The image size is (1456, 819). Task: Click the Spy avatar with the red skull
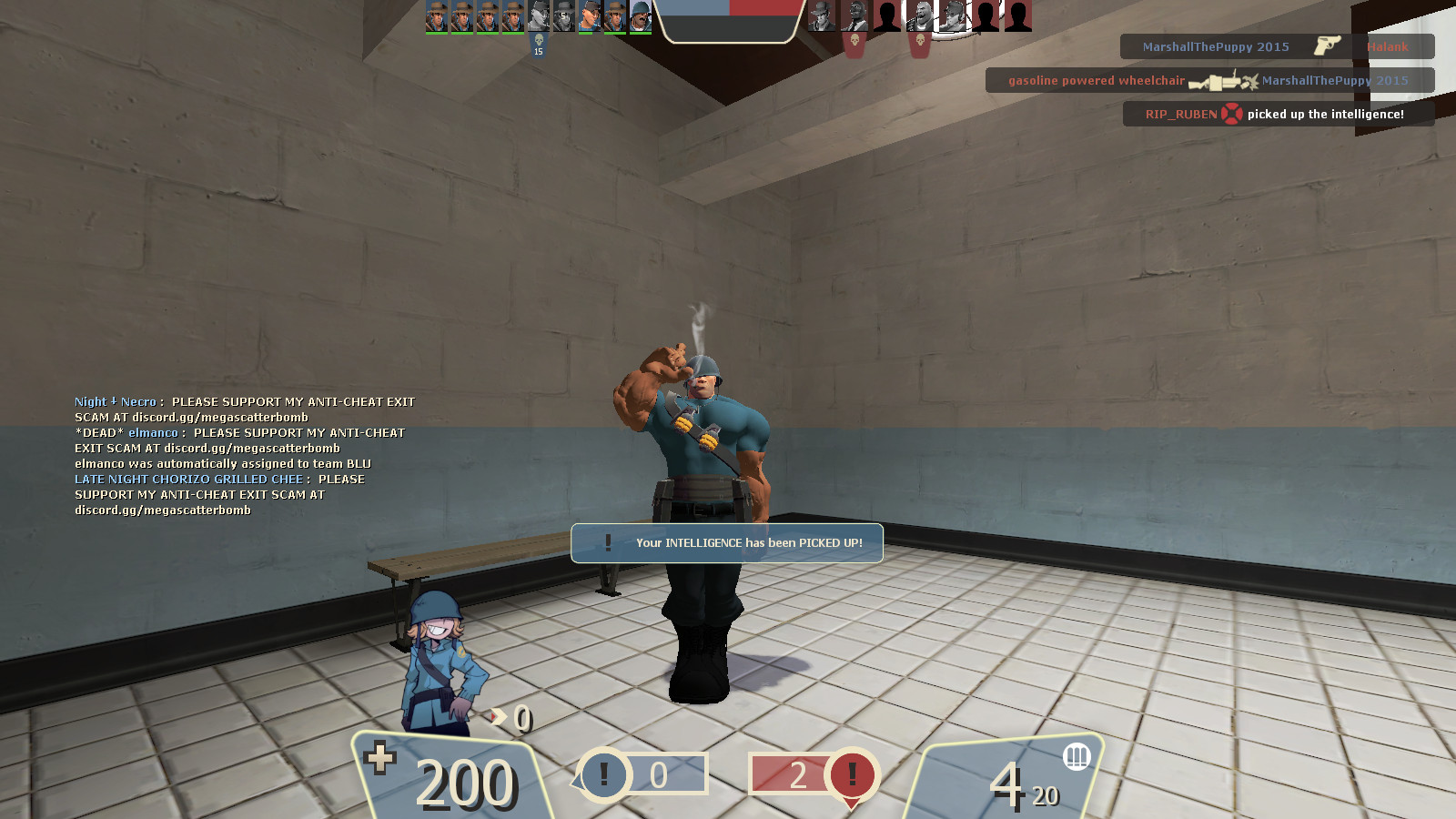(855, 15)
